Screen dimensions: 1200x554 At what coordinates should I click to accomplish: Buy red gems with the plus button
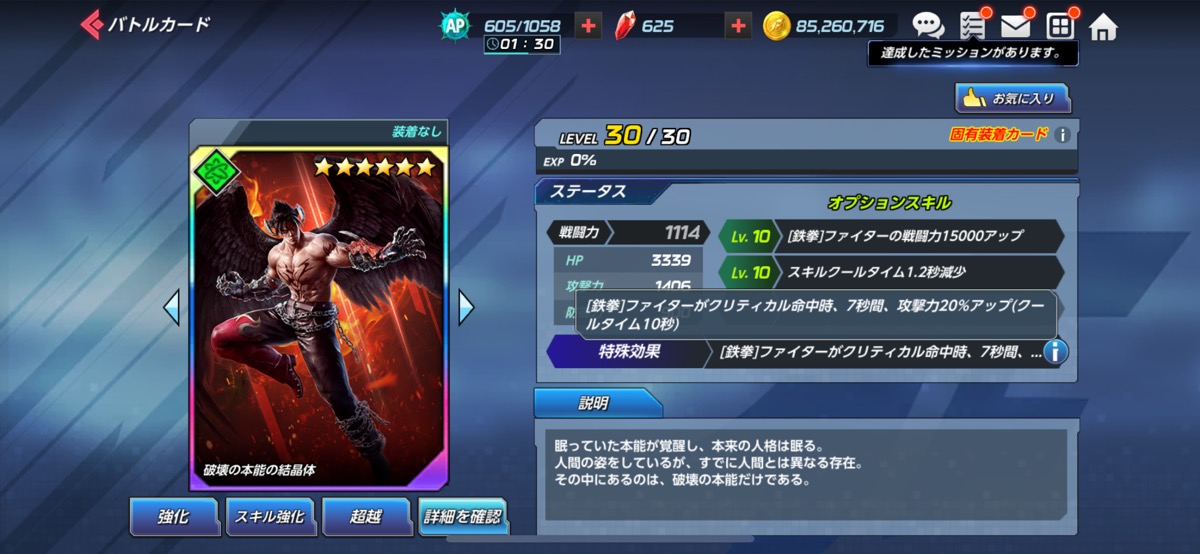(738, 26)
